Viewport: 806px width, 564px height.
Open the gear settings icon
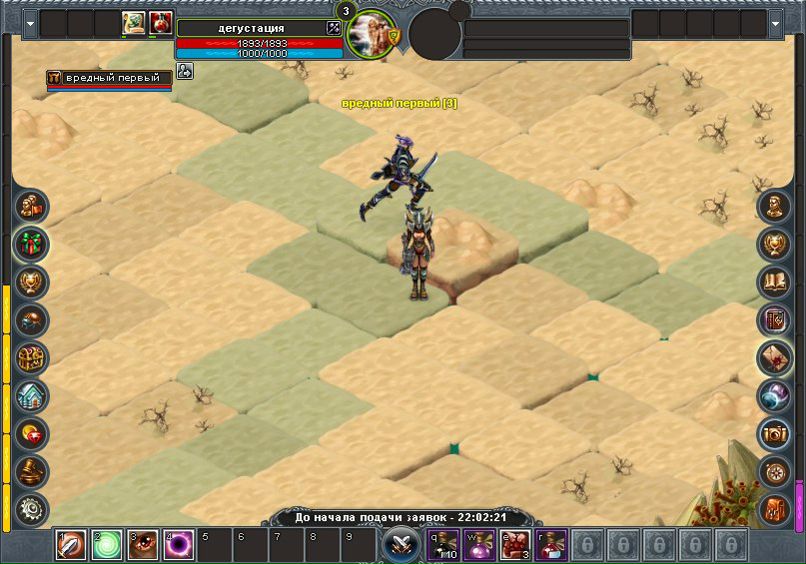(x=32, y=509)
